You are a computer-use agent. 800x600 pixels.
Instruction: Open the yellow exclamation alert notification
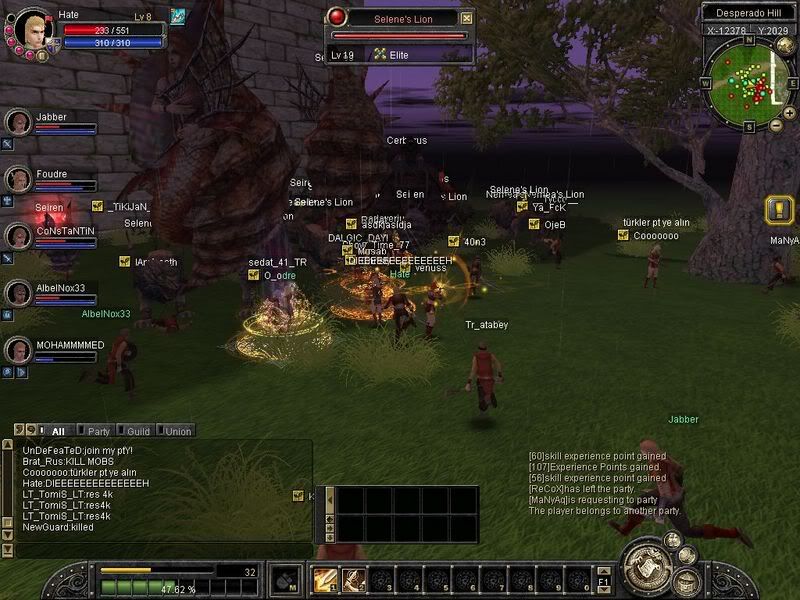coord(779,209)
